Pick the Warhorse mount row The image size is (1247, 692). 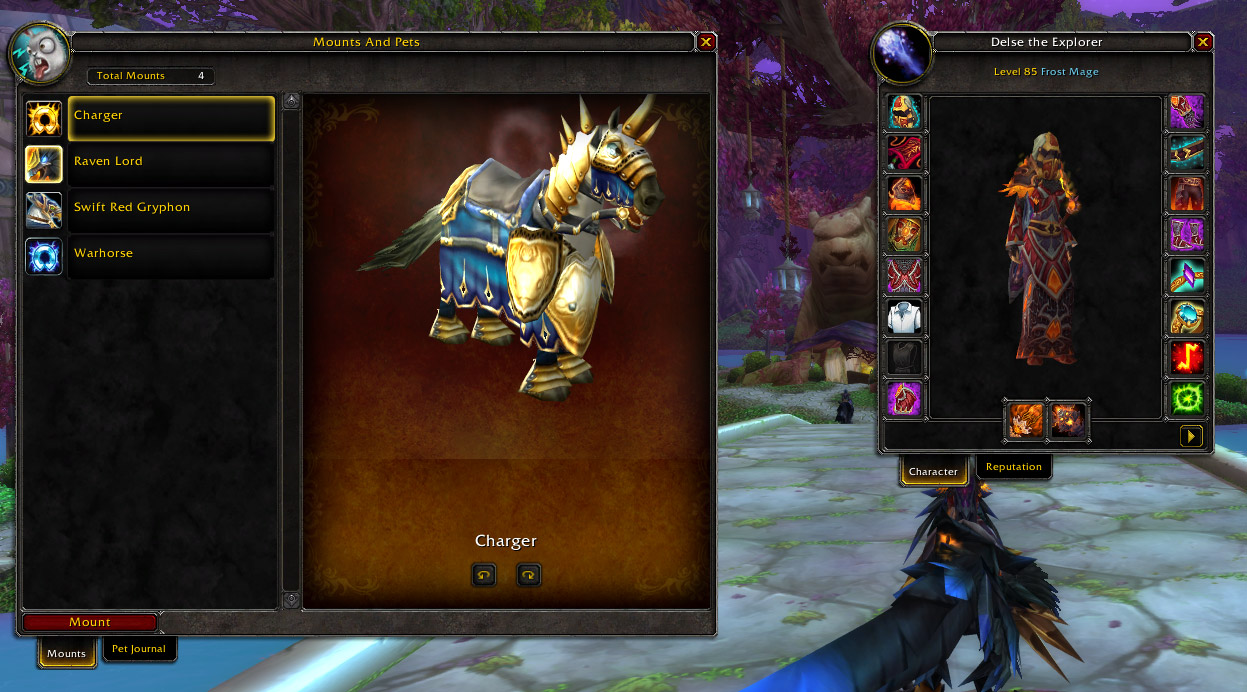[170, 255]
